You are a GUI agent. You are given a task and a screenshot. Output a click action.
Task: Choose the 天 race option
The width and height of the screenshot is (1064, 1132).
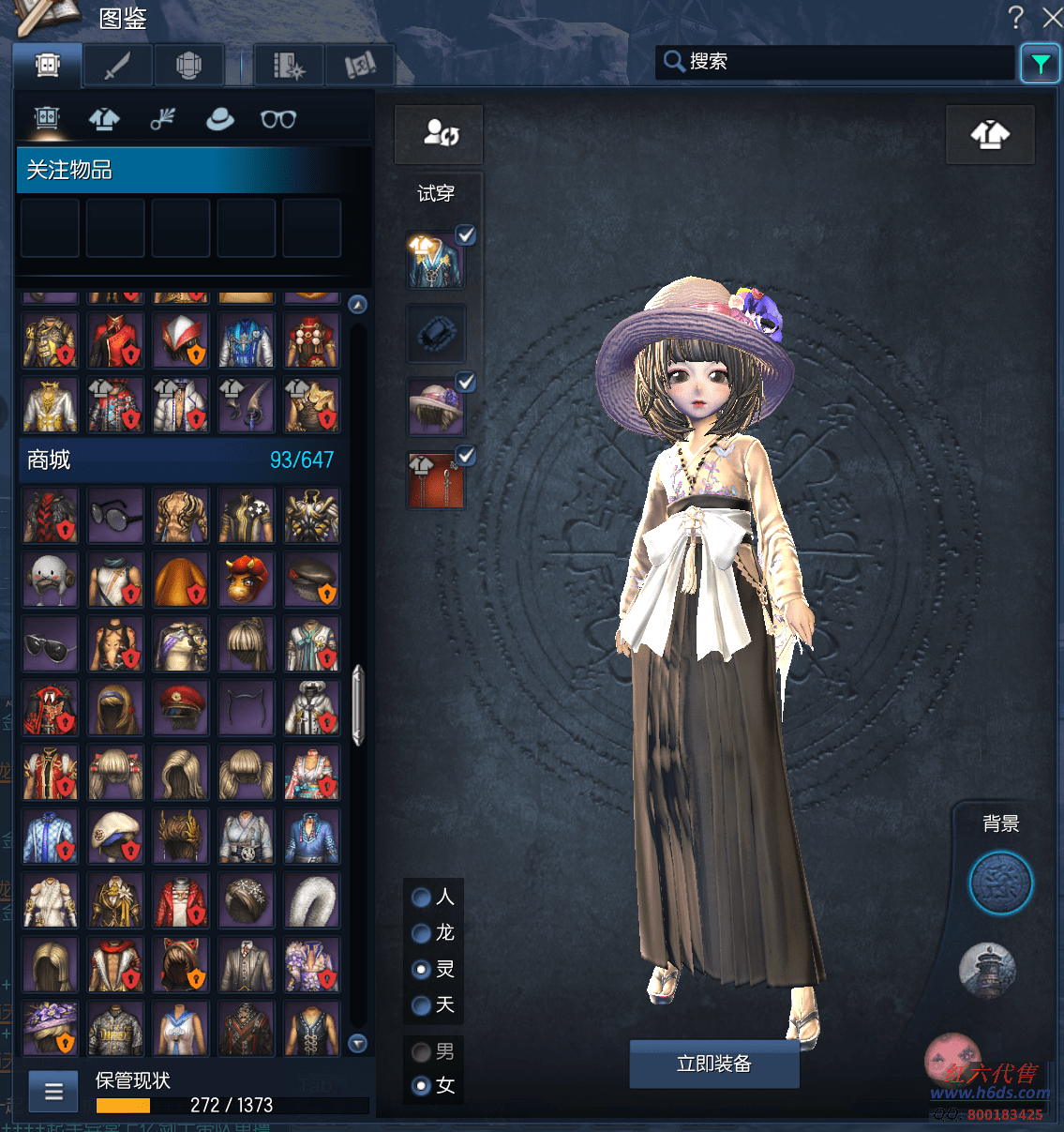422,1005
